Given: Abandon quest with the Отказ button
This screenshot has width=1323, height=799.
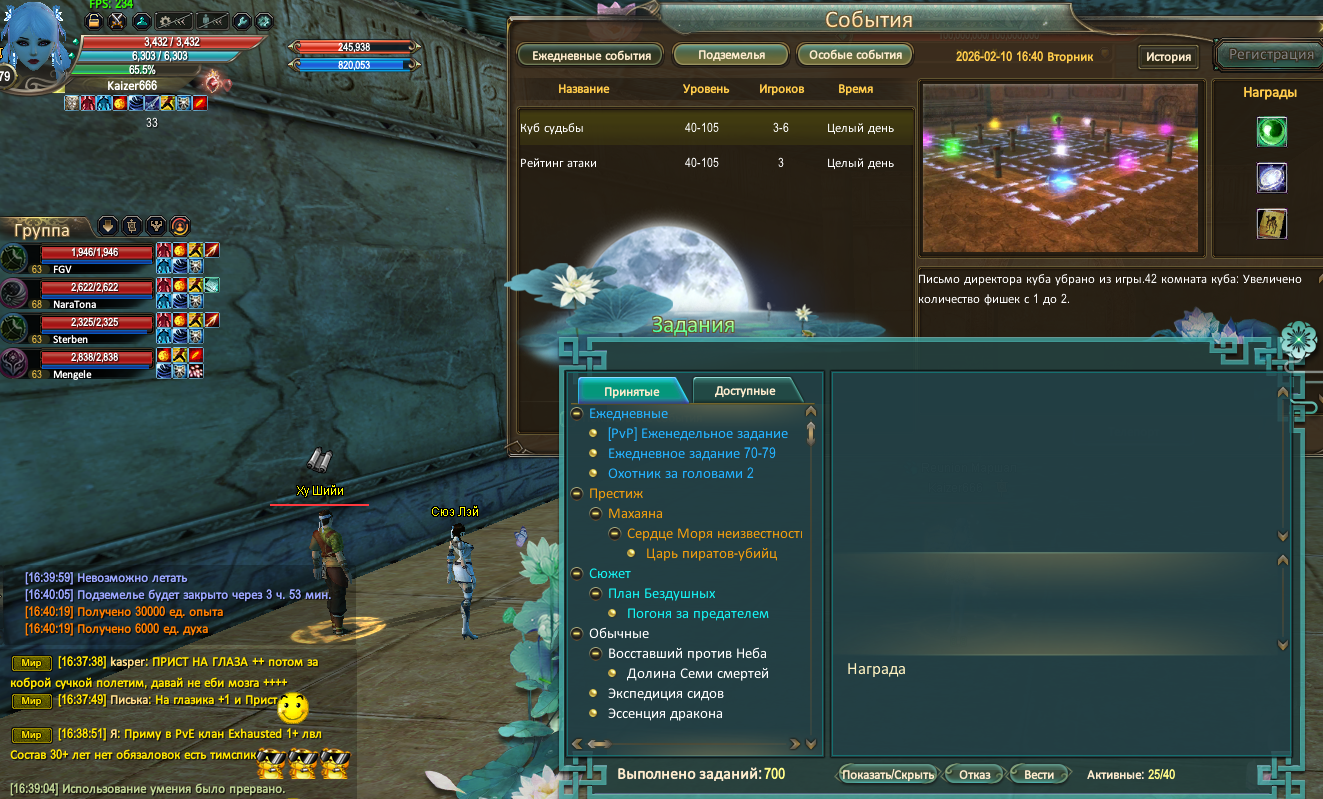Looking at the screenshot, I should (x=974, y=775).
